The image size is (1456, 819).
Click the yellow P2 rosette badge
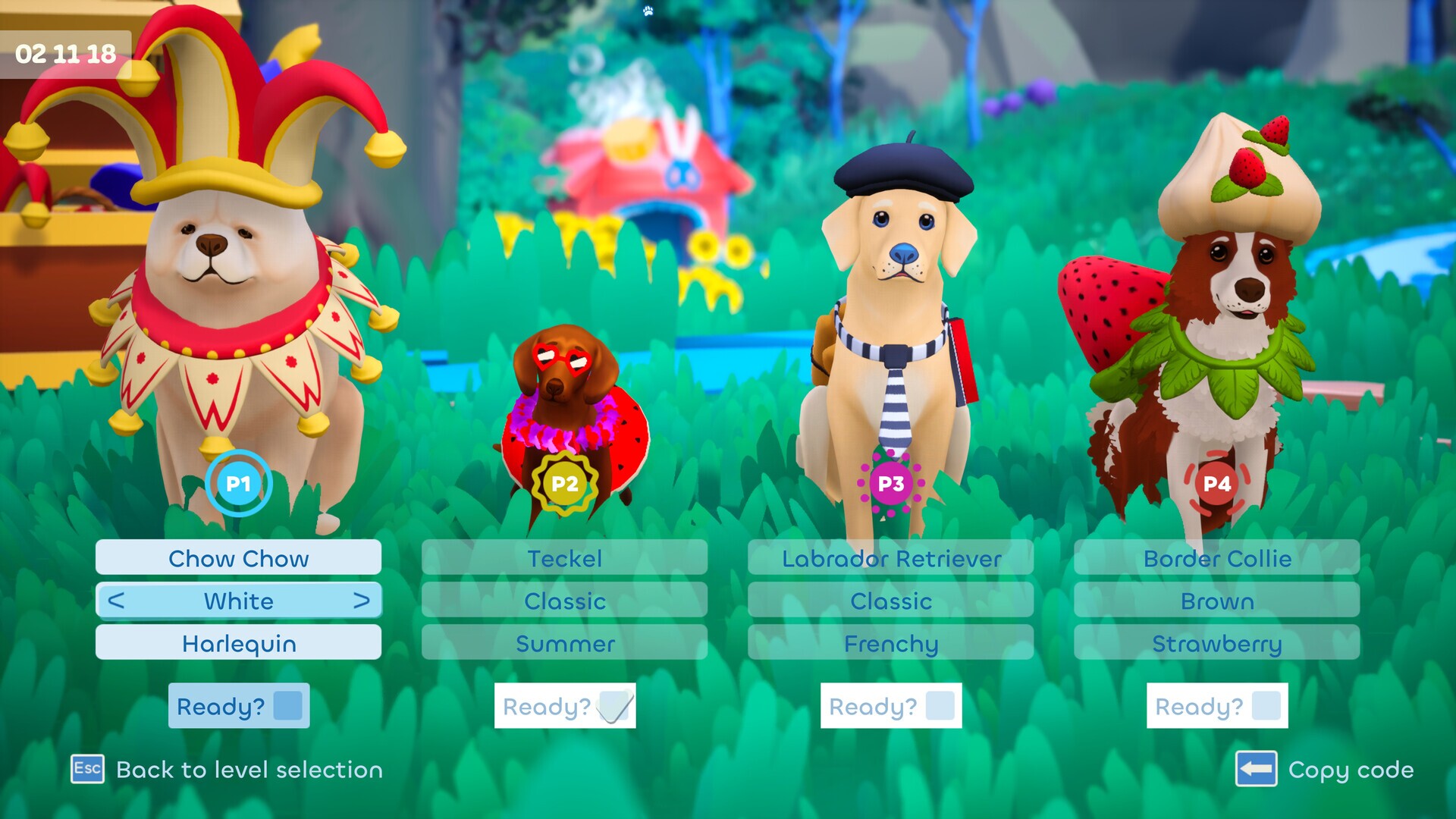click(564, 483)
